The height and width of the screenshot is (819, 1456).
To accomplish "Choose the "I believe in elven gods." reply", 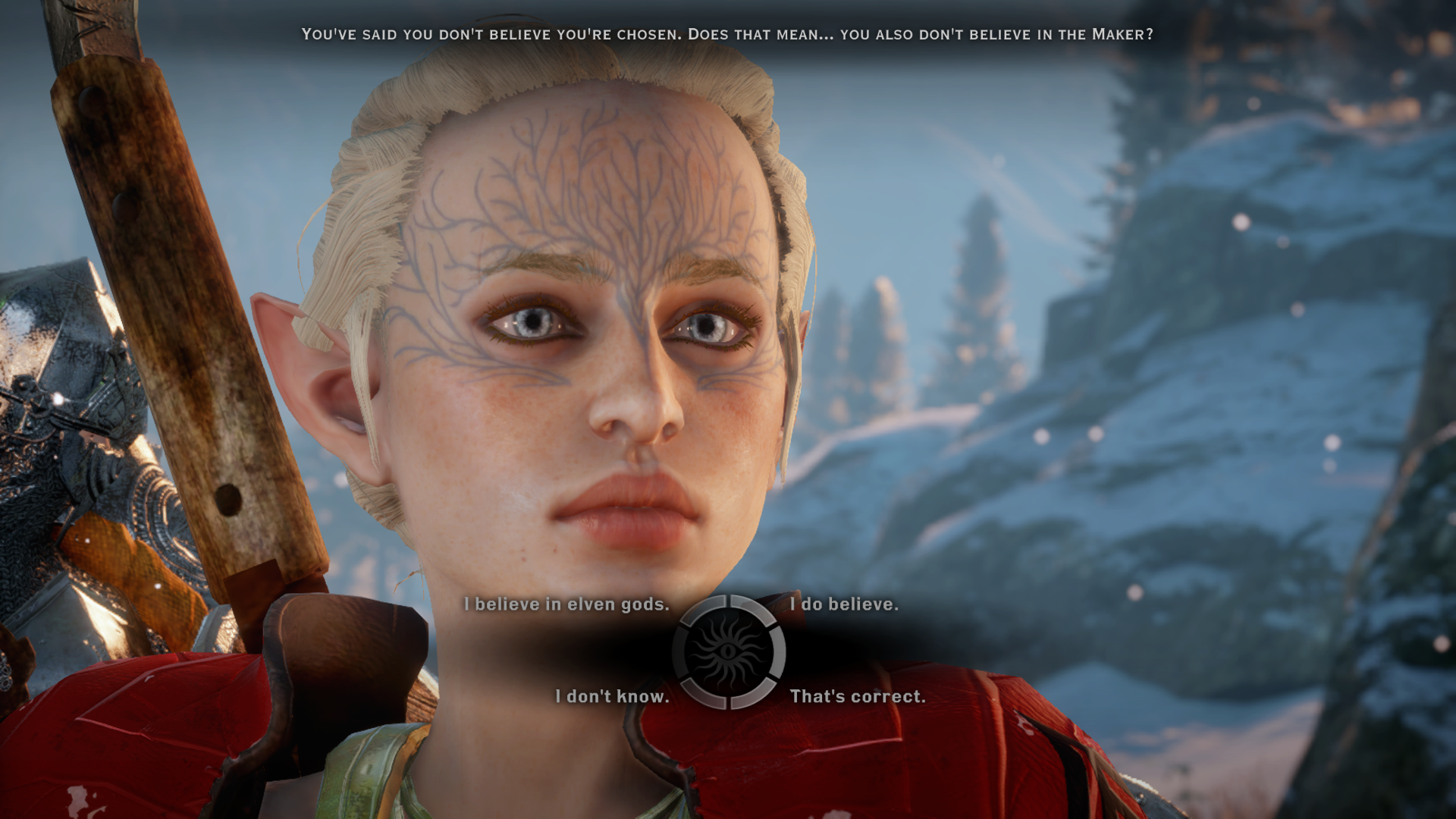I will click(566, 604).
